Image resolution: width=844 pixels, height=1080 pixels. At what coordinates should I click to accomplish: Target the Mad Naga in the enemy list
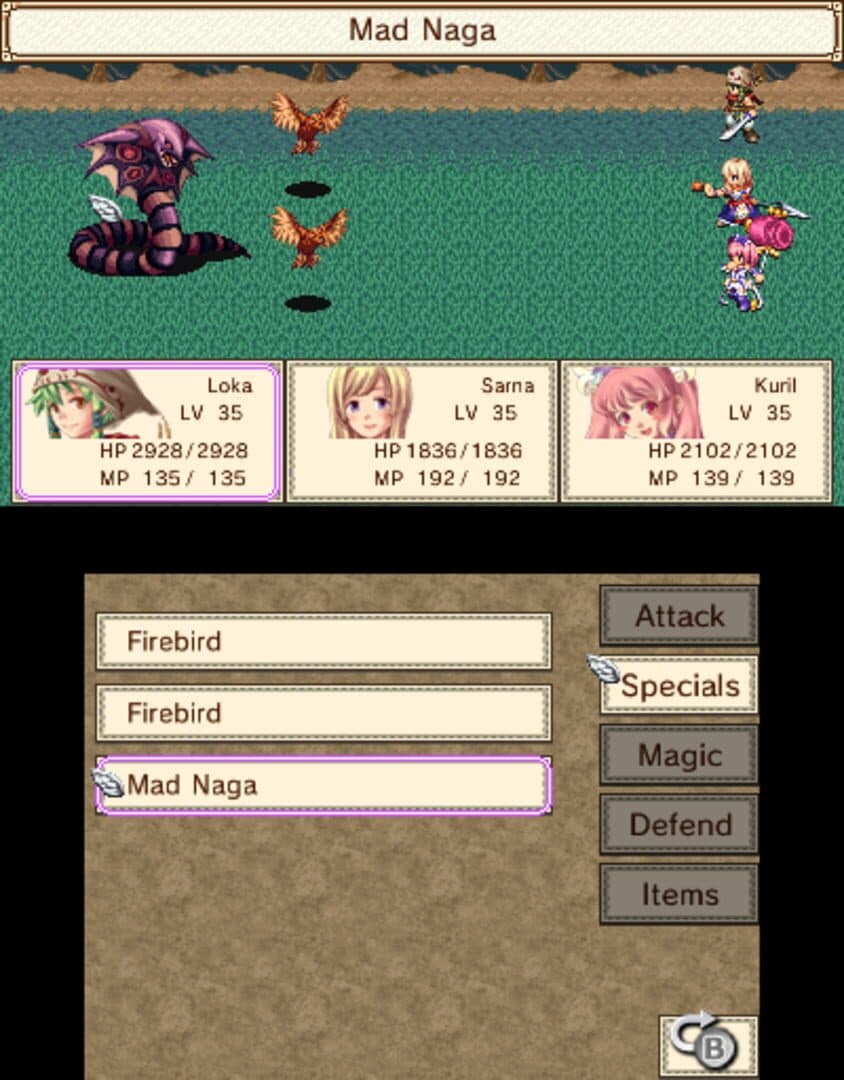323,785
